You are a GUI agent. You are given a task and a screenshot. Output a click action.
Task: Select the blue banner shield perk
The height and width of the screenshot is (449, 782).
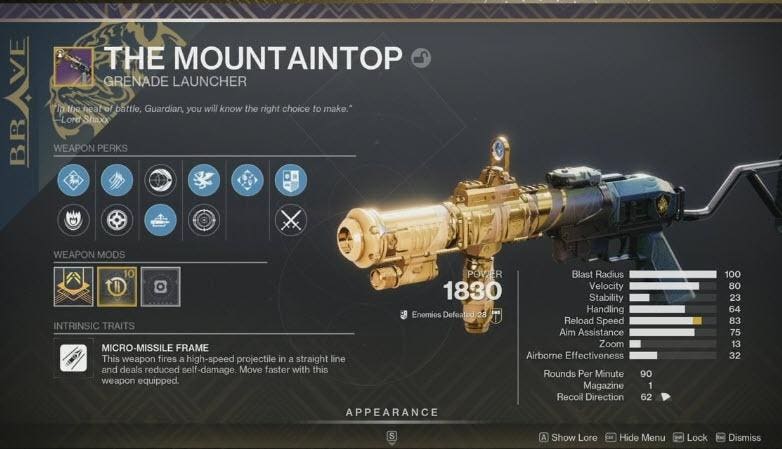(x=291, y=180)
